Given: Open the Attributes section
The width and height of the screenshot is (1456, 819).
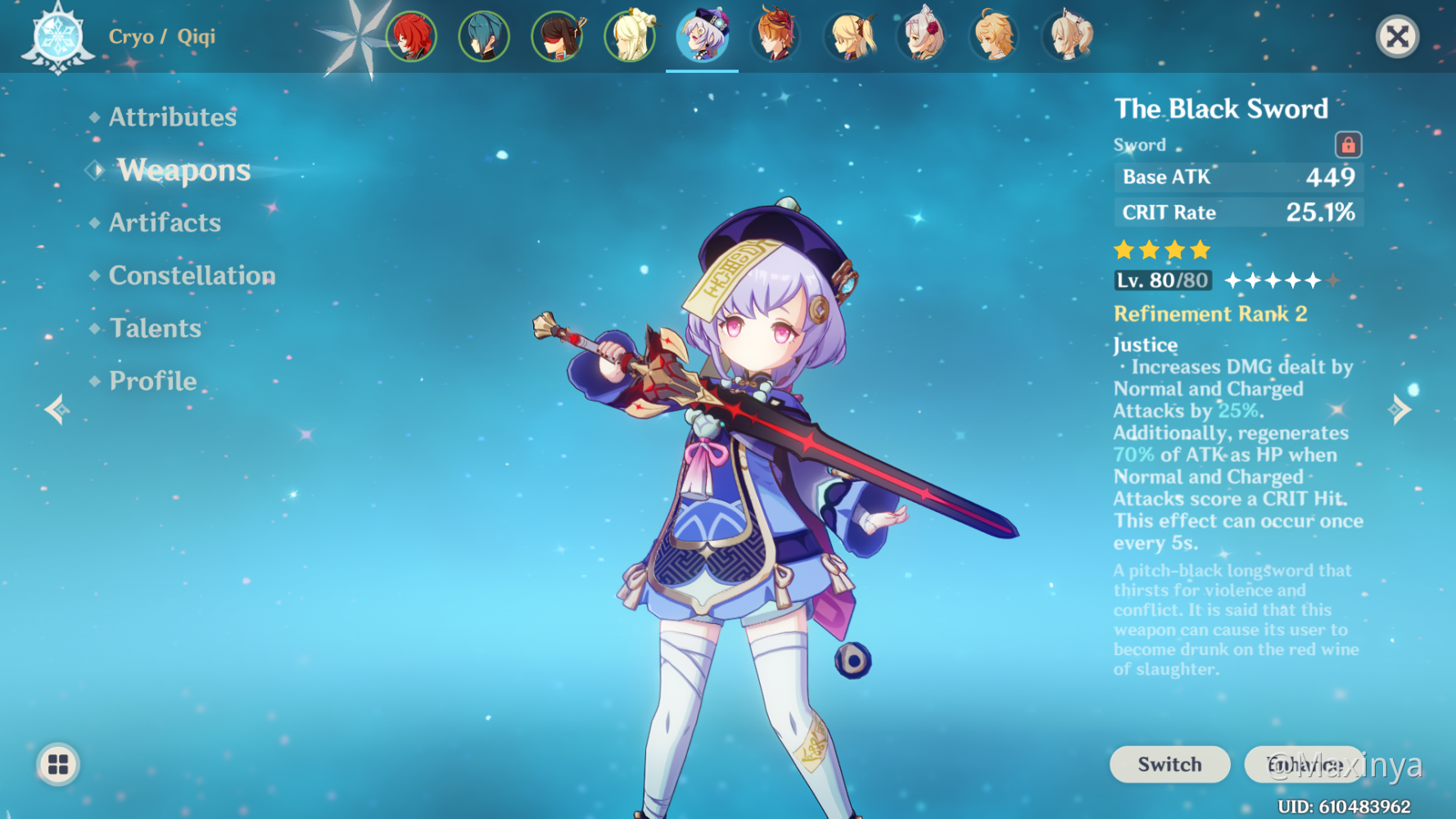Looking at the screenshot, I should (172, 117).
